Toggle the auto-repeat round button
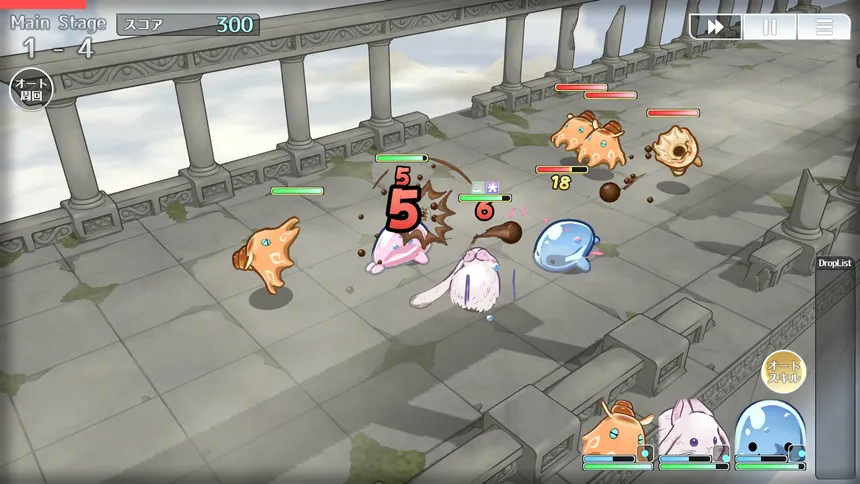860x484 pixels. pos(31,91)
